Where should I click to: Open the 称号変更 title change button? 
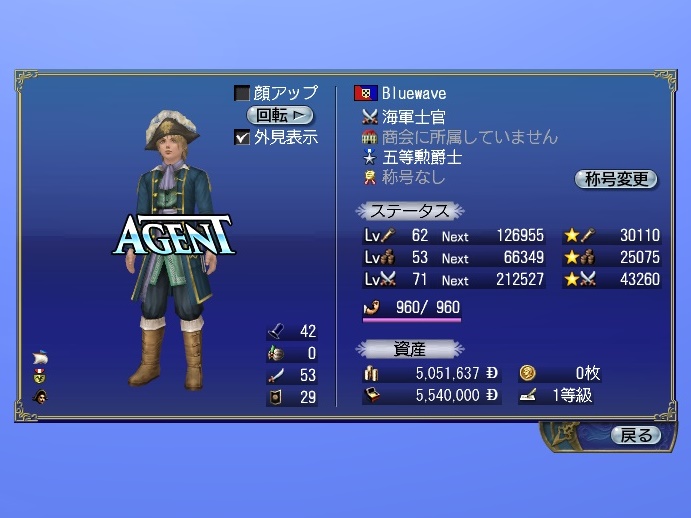click(615, 179)
